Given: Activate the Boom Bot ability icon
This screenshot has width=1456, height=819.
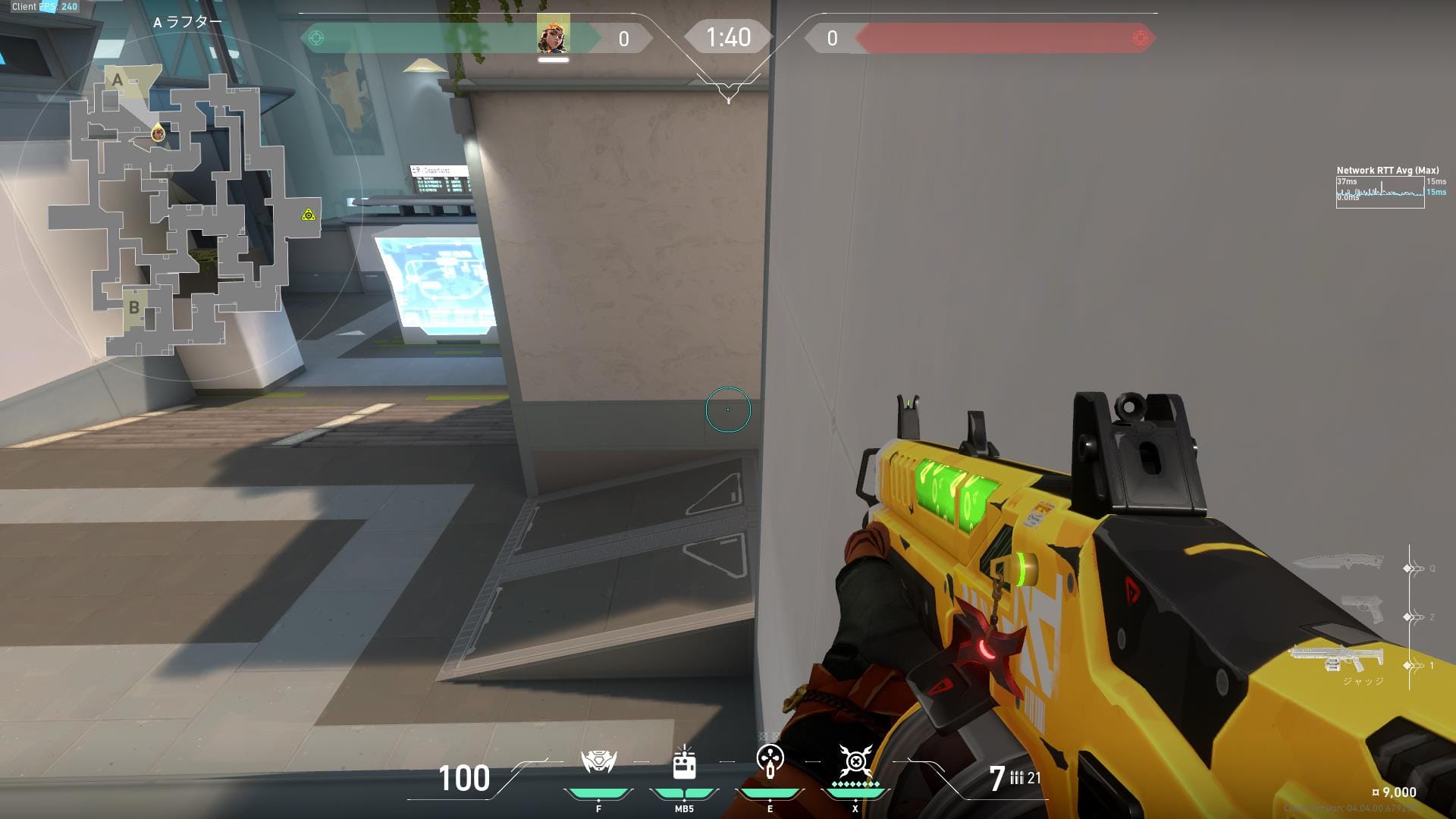Looking at the screenshot, I should coord(598,761).
